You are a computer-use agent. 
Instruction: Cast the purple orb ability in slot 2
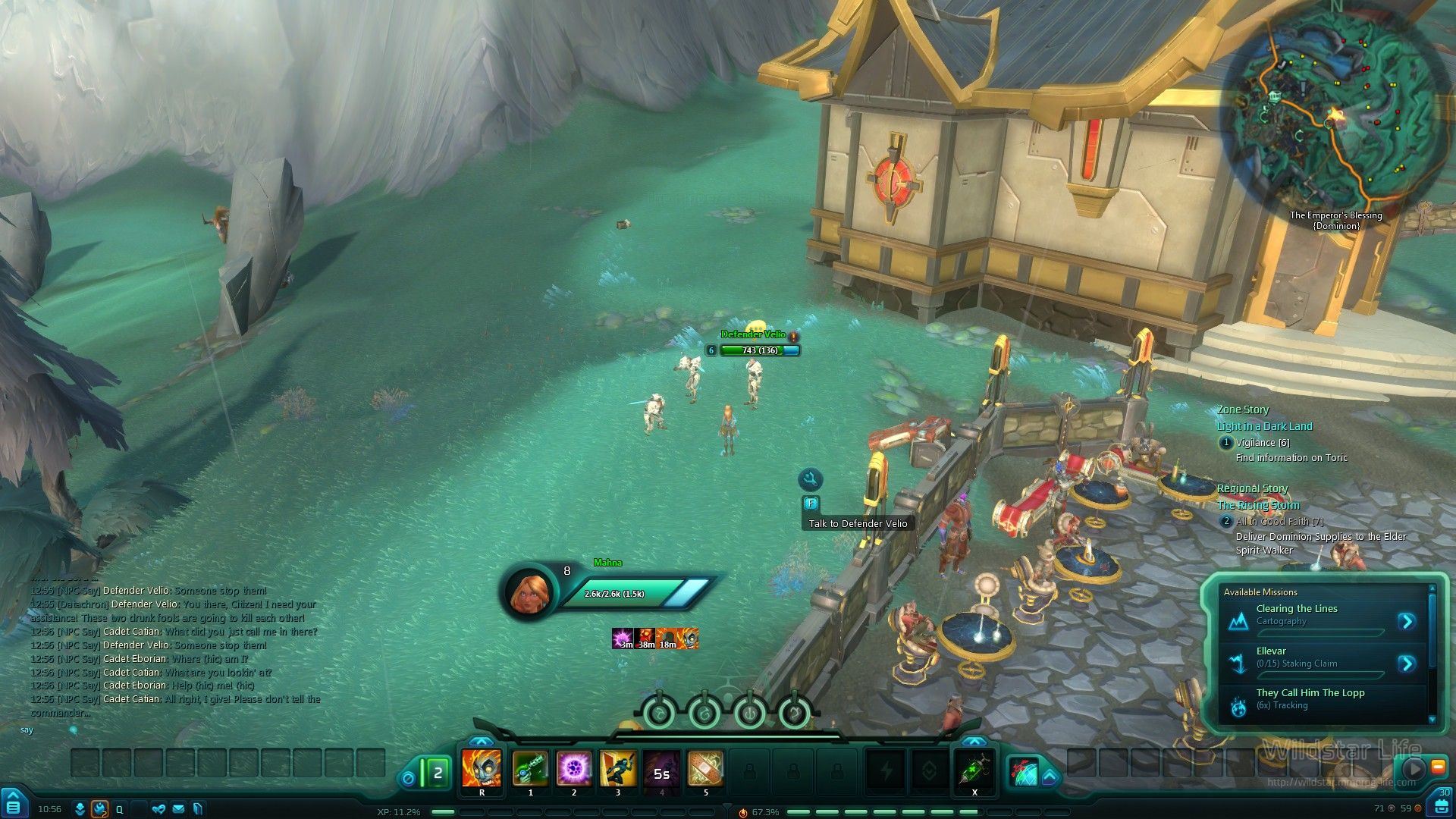pyautogui.click(x=574, y=769)
